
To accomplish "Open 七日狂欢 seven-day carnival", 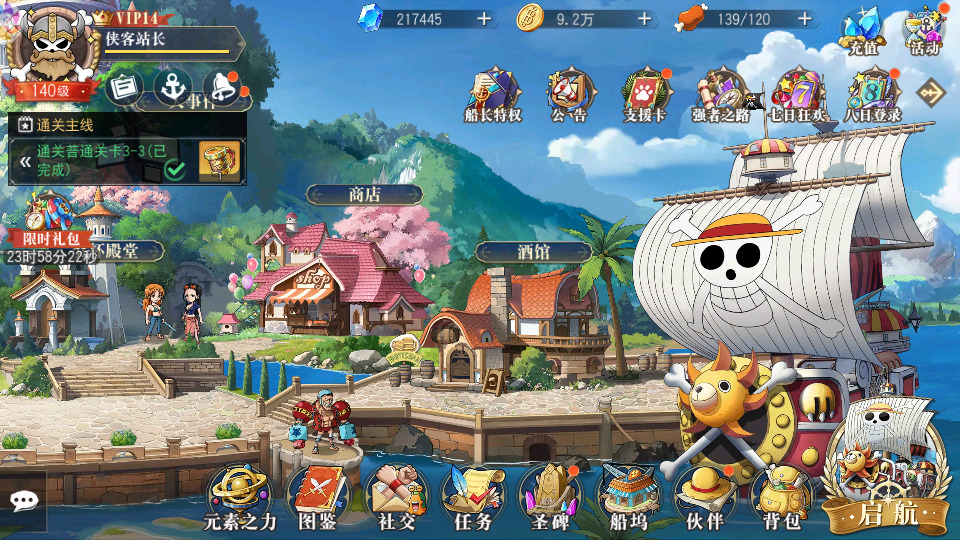I will (x=797, y=94).
